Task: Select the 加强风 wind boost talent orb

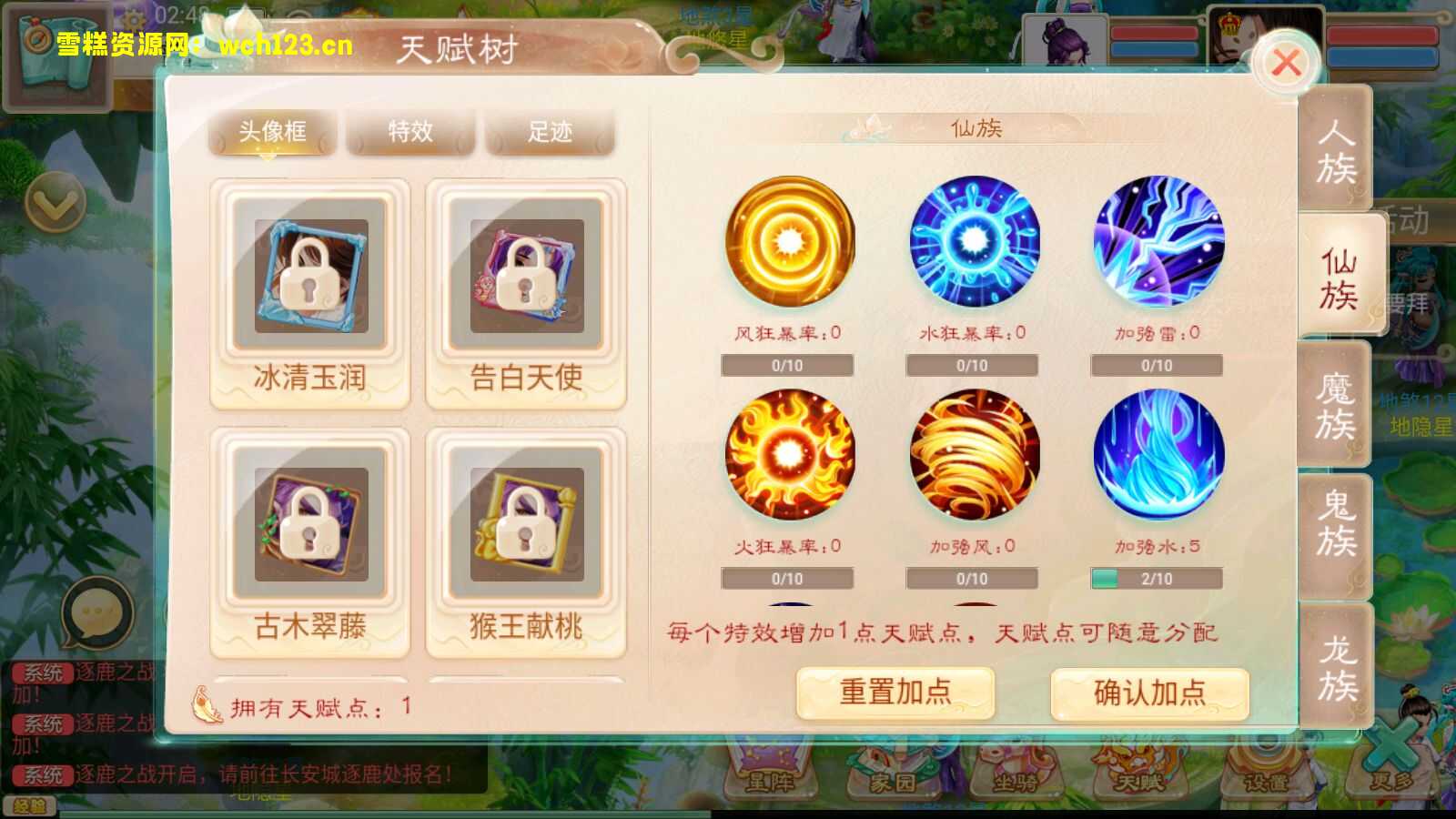Action: coord(974,455)
